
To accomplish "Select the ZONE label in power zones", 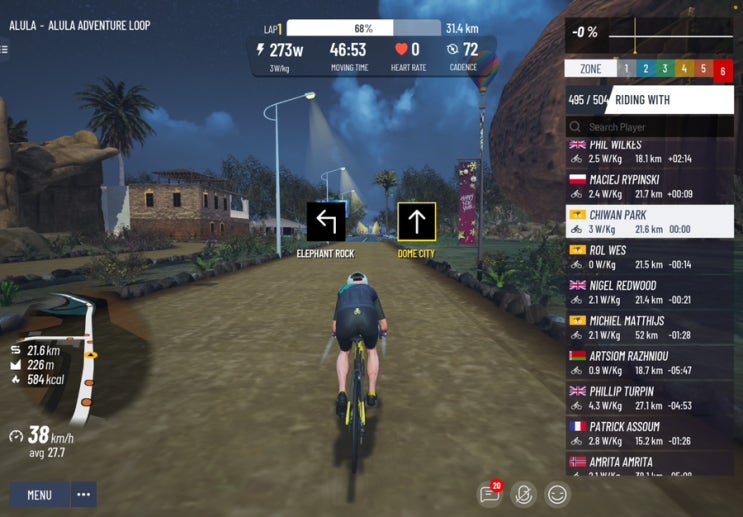I will click(x=590, y=69).
